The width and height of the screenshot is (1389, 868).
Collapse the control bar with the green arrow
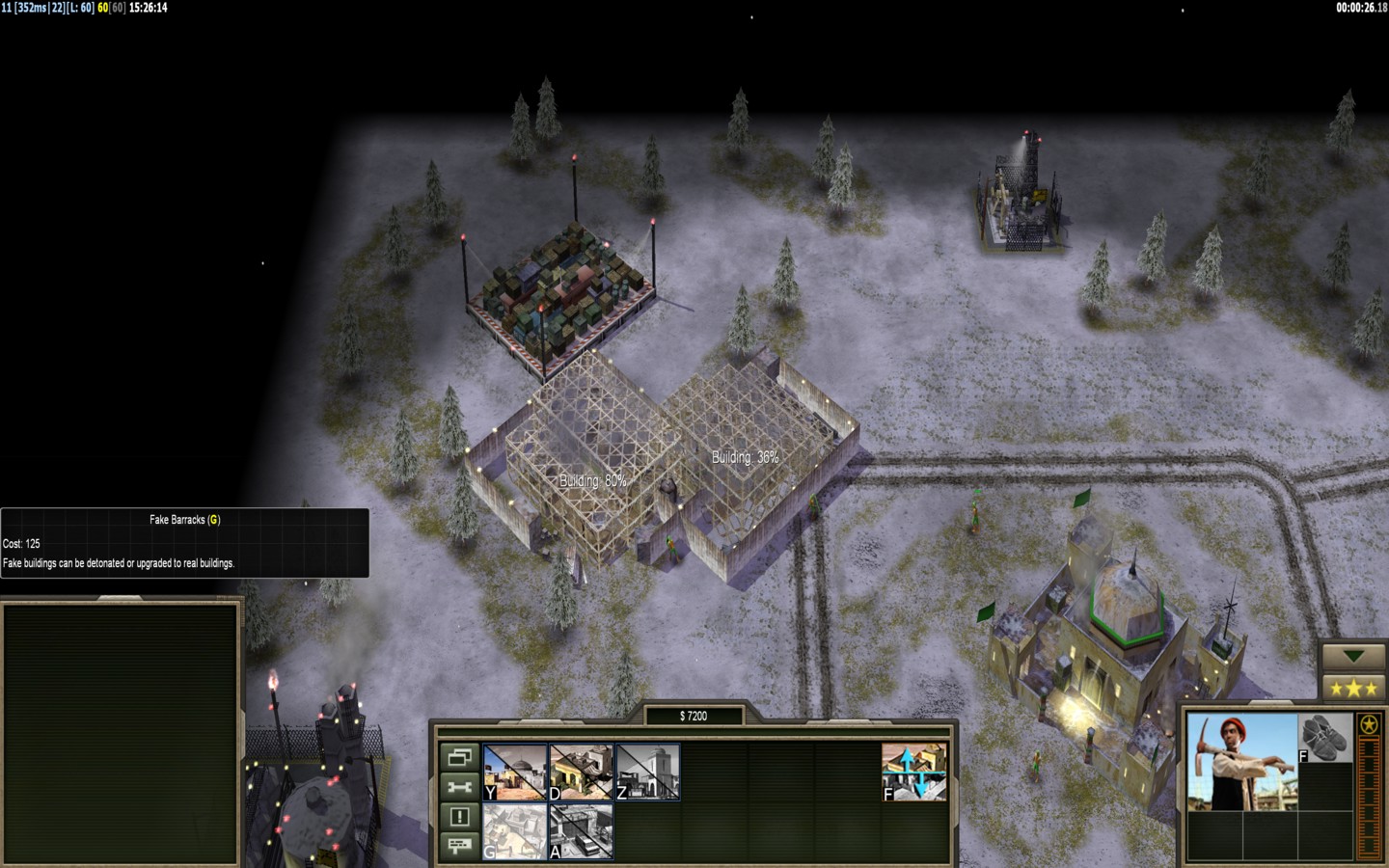[1353, 657]
